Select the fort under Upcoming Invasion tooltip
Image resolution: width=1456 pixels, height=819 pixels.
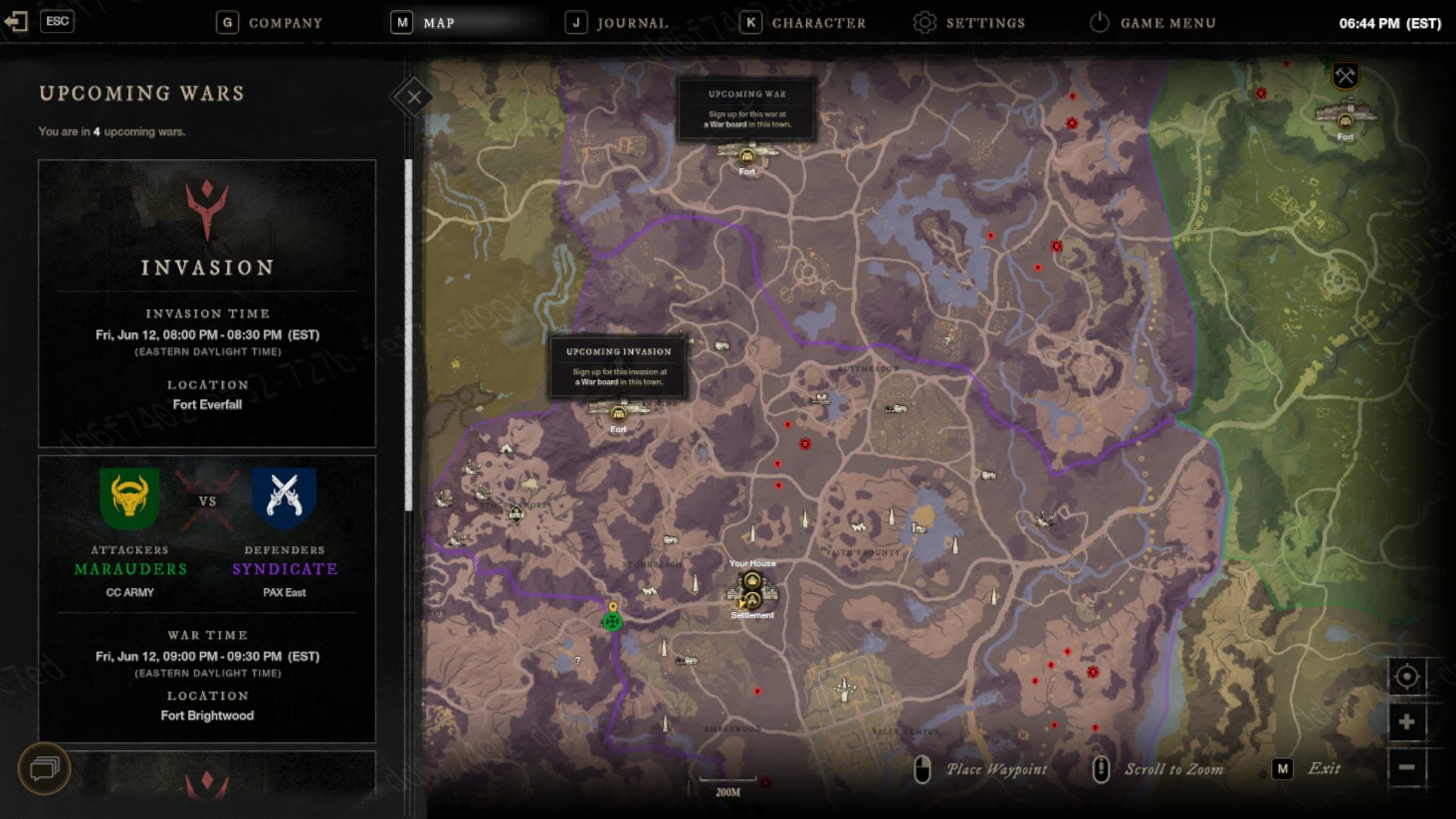[618, 413]
